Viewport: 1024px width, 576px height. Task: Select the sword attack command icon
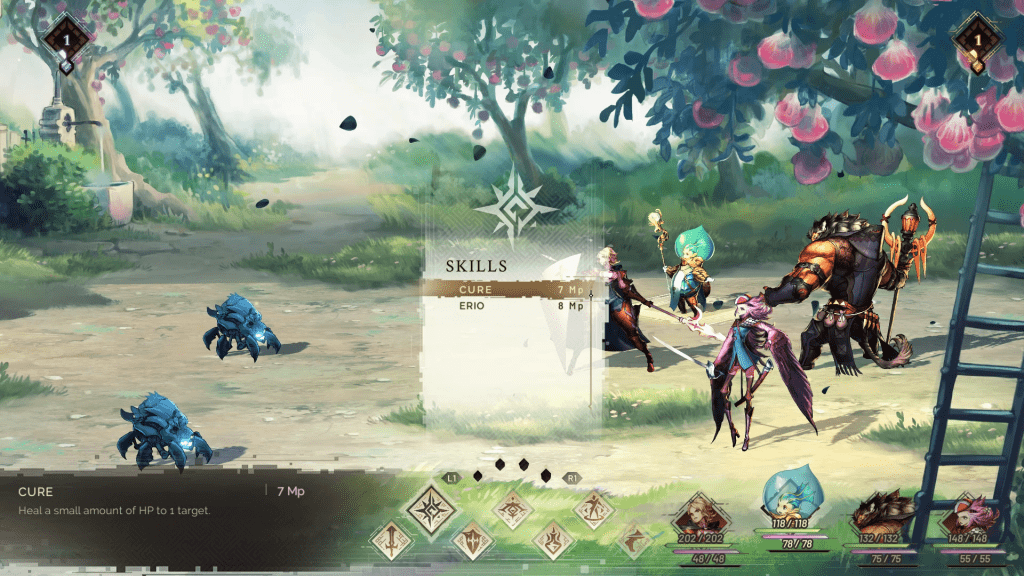[x=390, y=541]
